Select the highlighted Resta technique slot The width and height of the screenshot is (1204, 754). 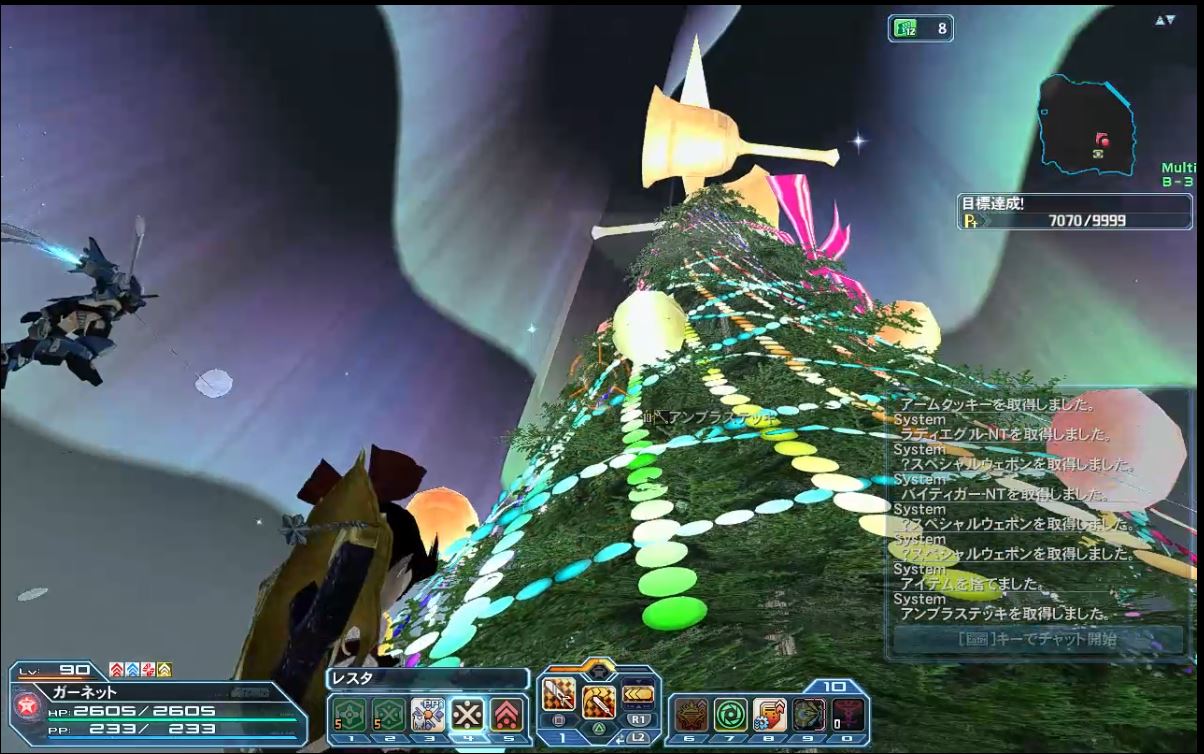tap(467, 714)
